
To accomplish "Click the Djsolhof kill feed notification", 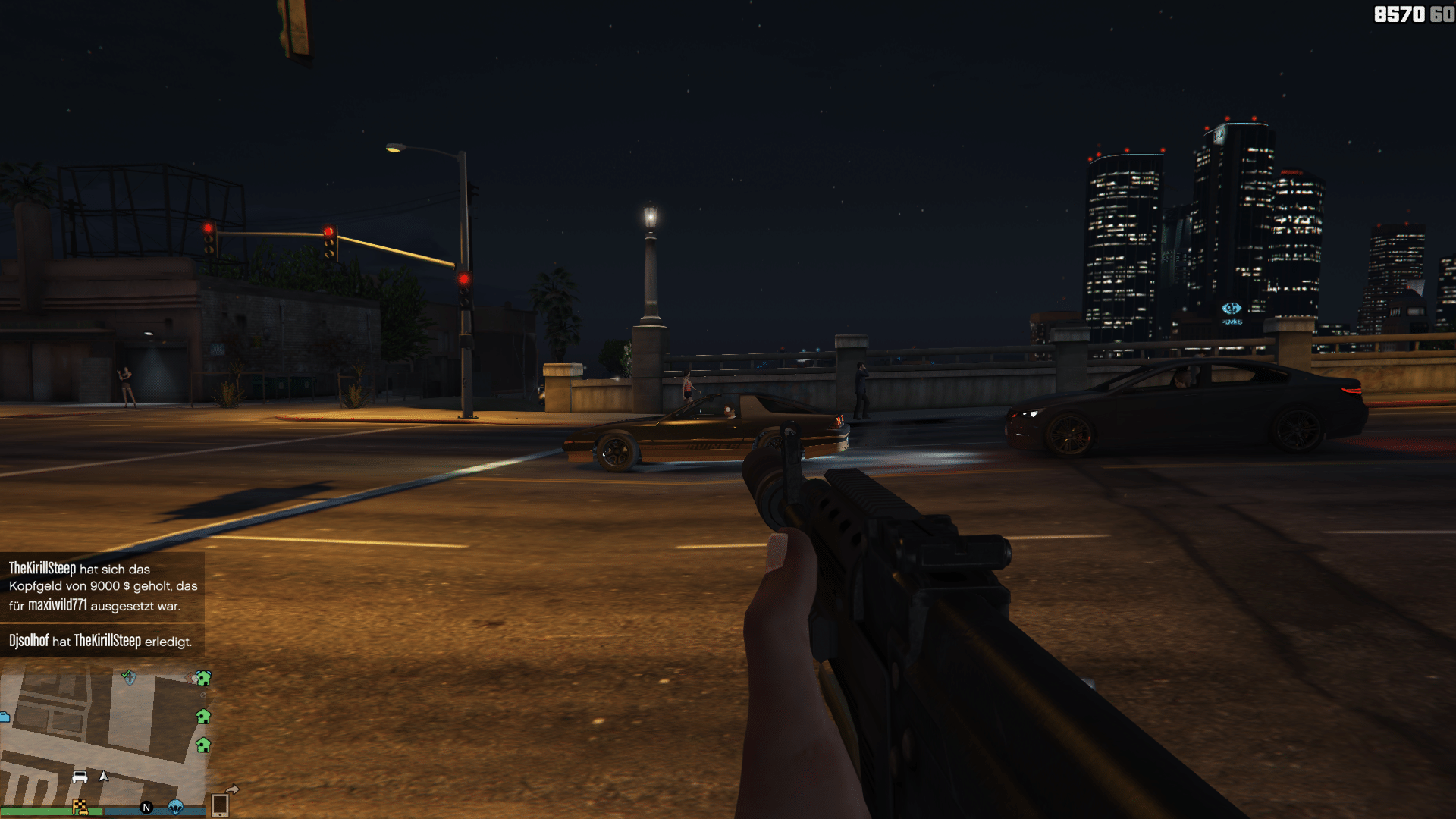I will pyautogui.click(x=101, y=641).
